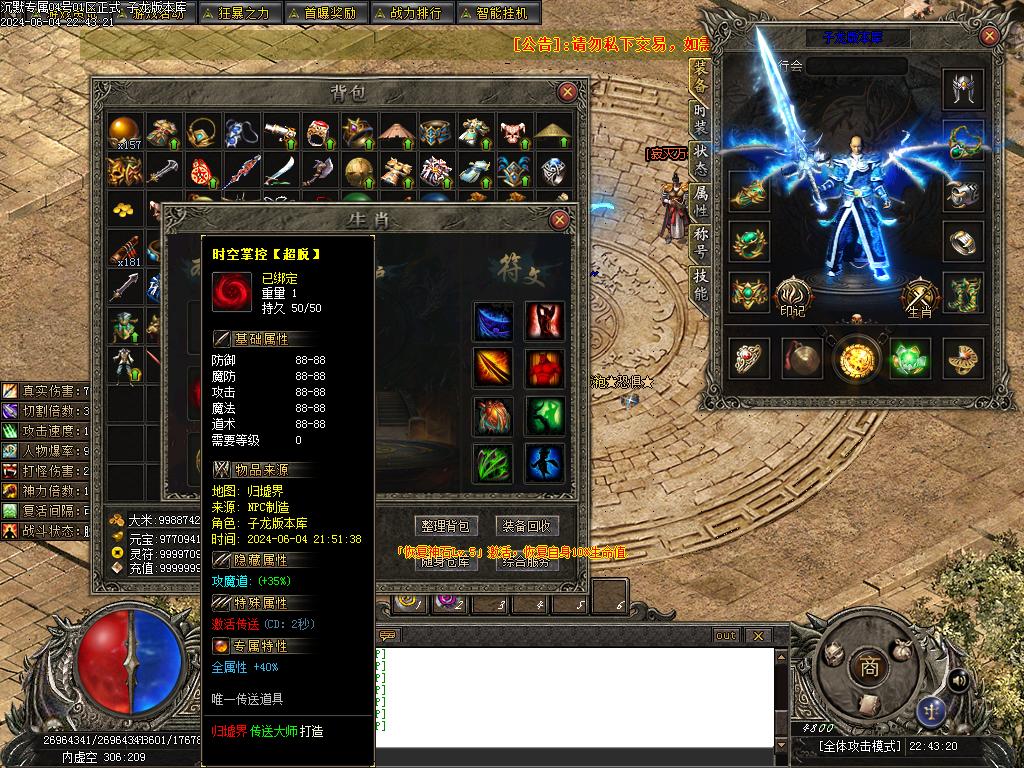Open the 狂暴之力 top menu

[236, 13]
